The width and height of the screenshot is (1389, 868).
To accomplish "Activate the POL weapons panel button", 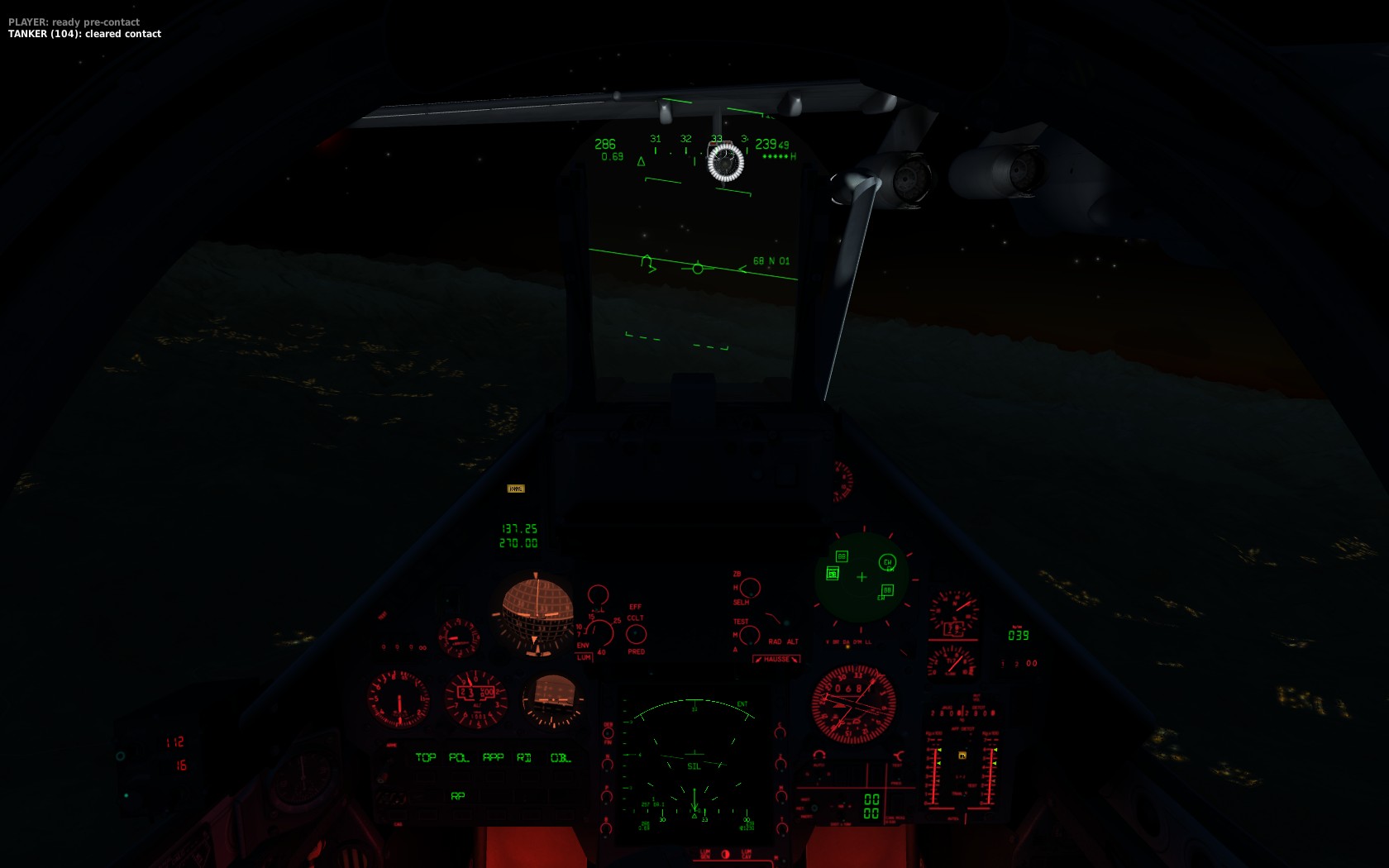I will pos(459,757).
